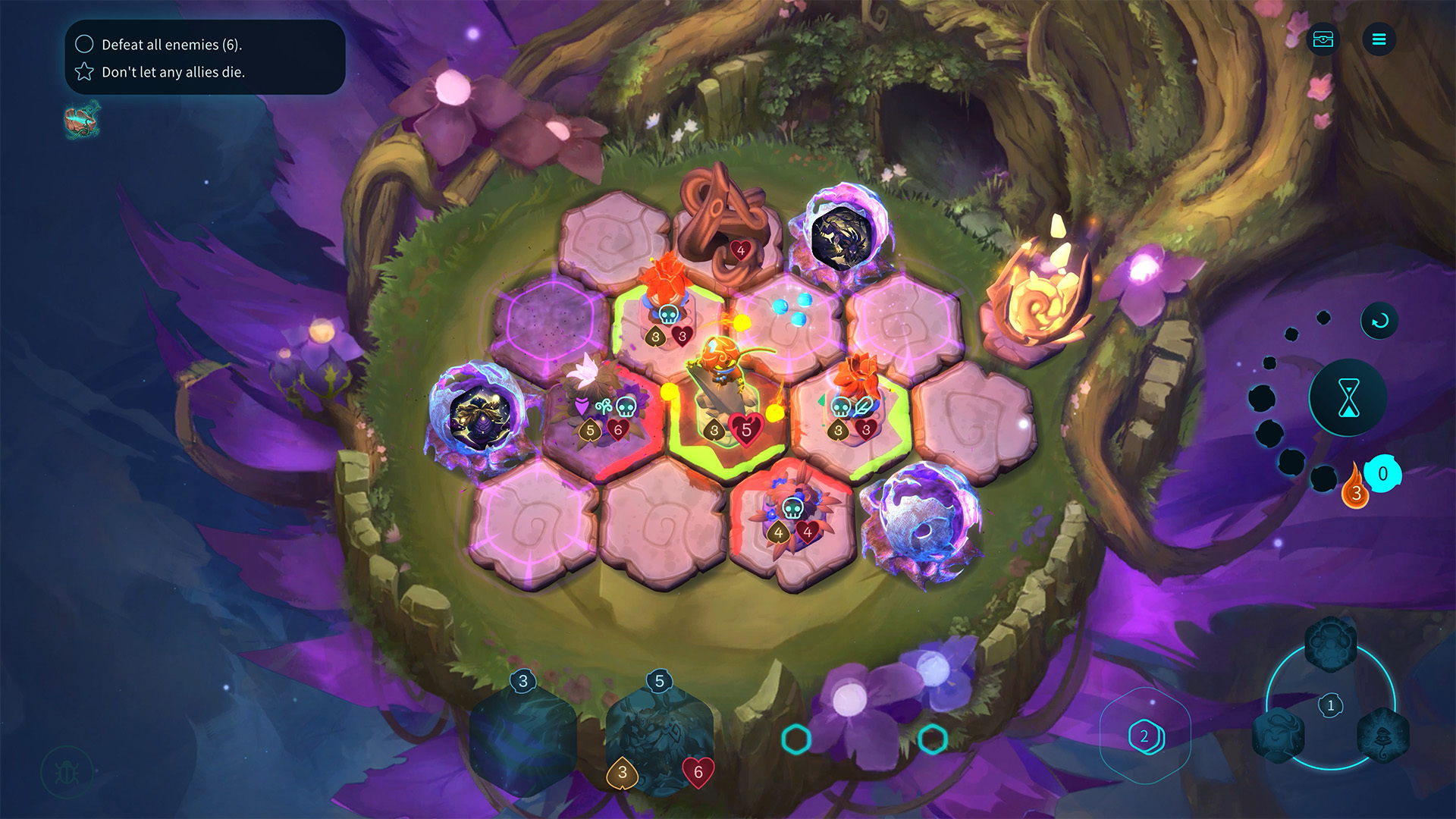Open the loot chest inventory
The image size is (1456, 819).
point(1323,39)
